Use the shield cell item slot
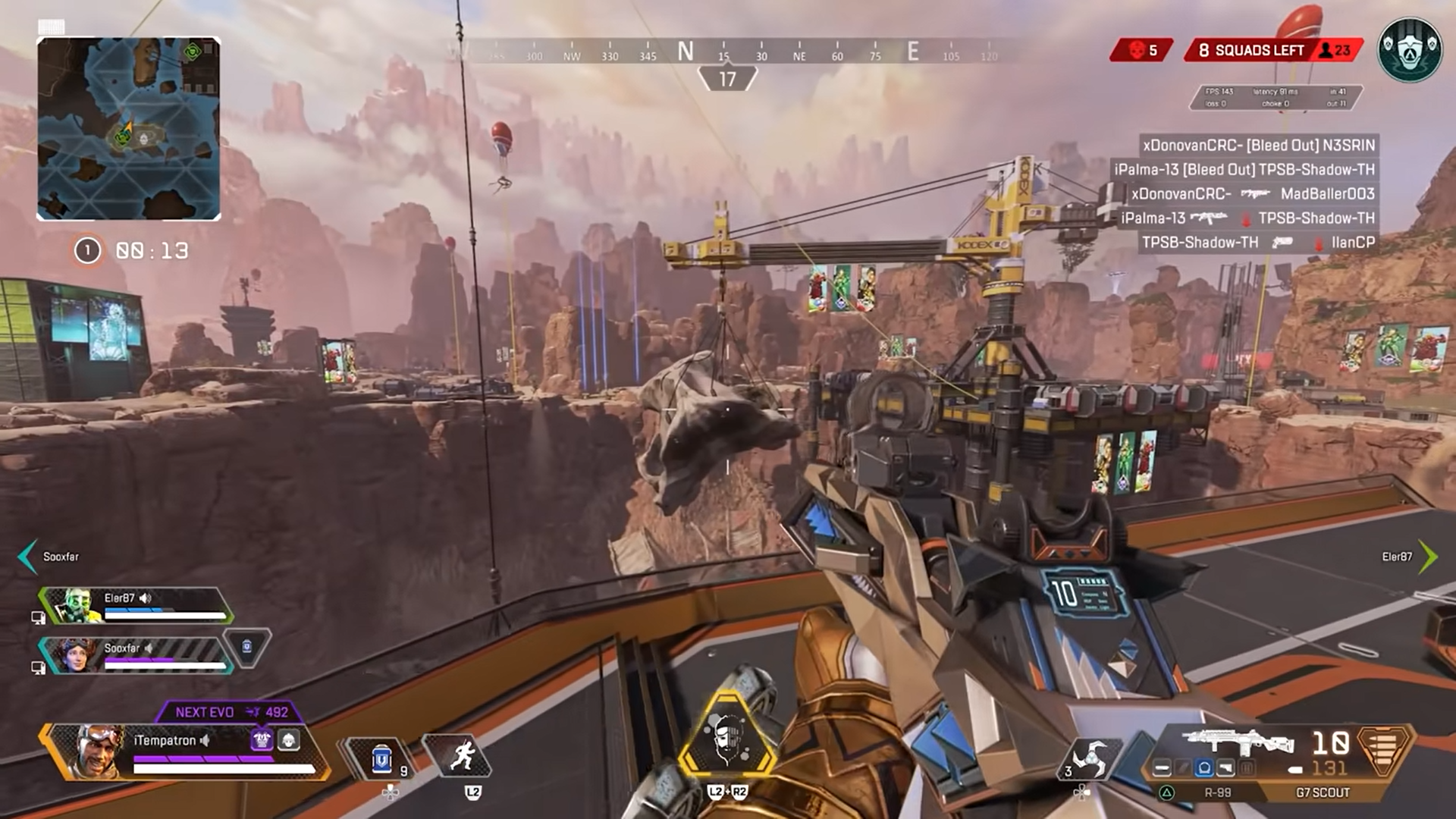Viewport: 1456px width, 819px height. tap(381, 758)
